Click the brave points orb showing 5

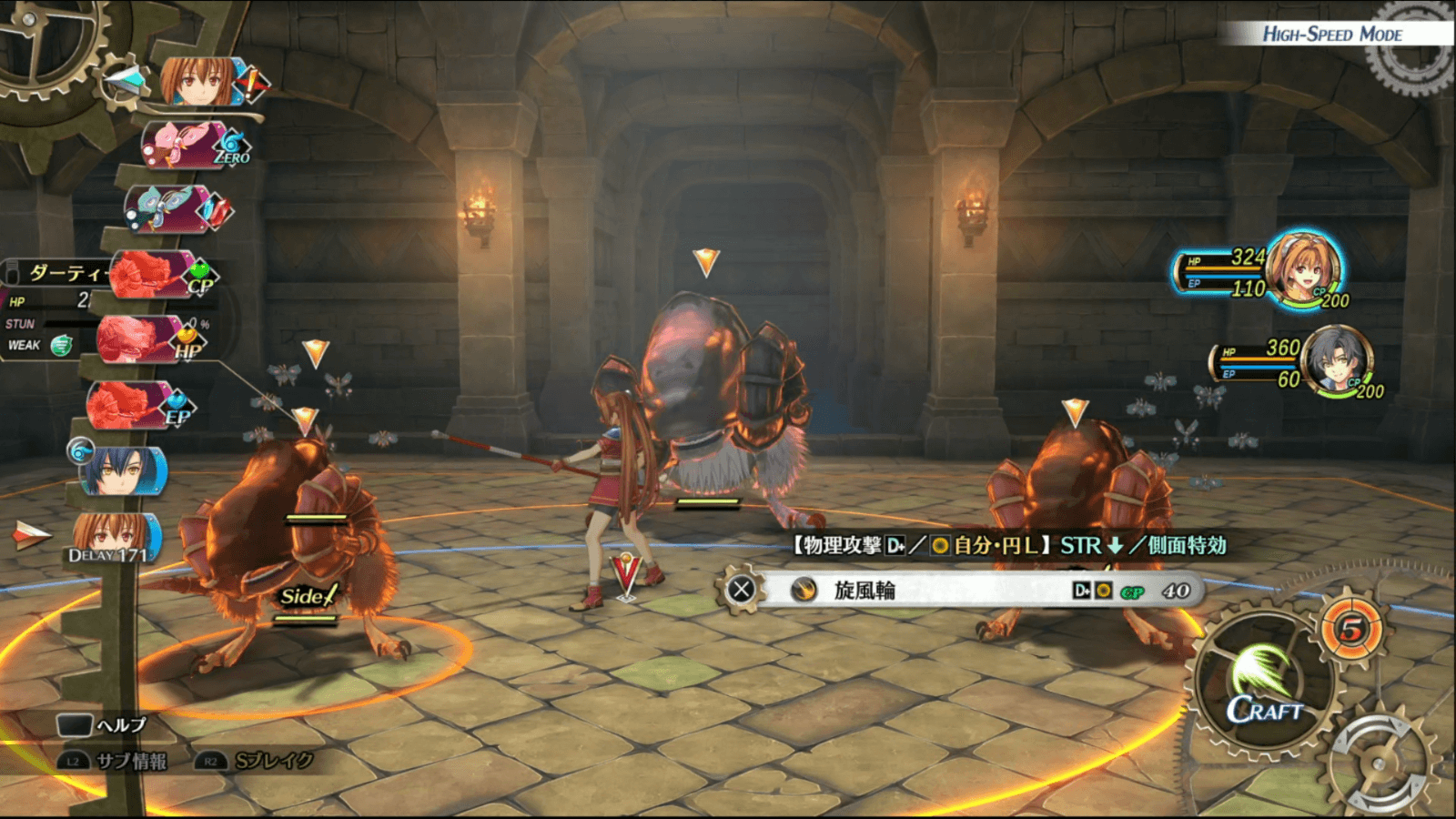(x=1352, y=629)
